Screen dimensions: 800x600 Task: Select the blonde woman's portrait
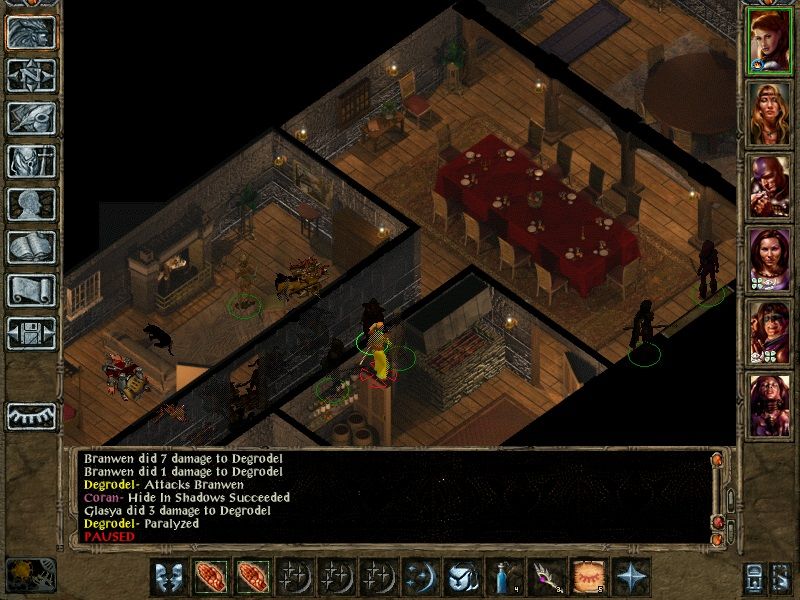770,112
